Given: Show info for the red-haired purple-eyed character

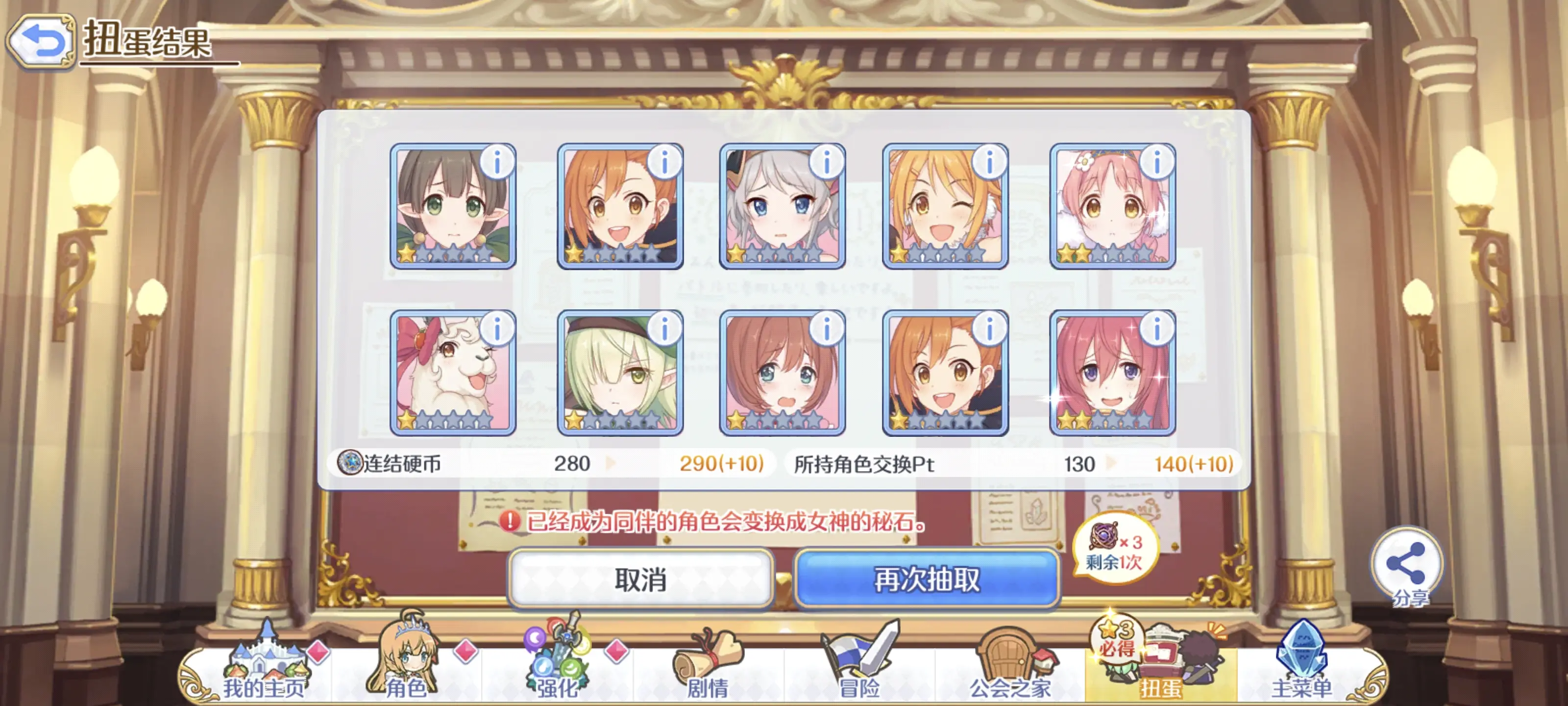Looking at the screenshot, I should 1156,329.
